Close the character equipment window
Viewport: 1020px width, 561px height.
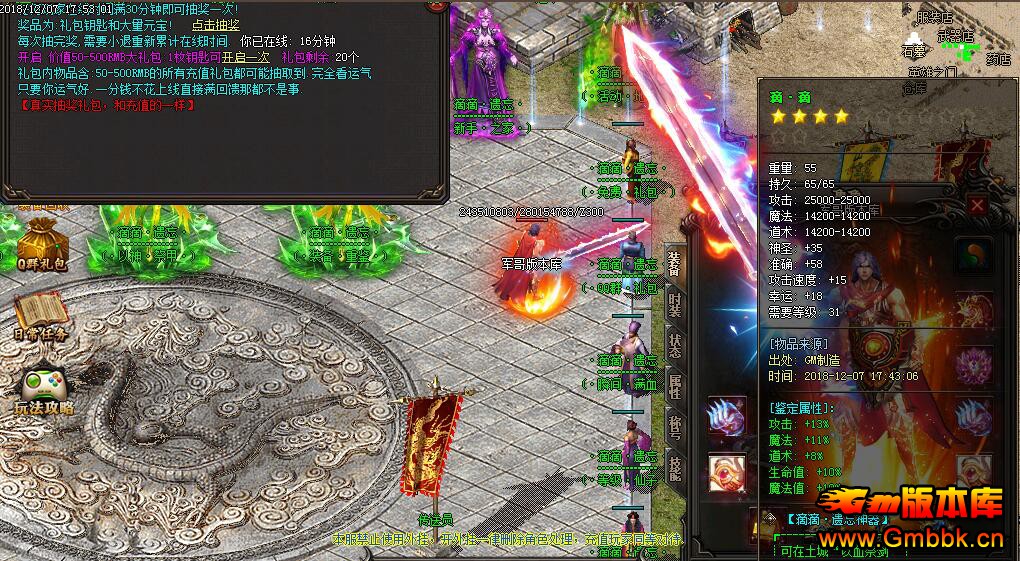(977, 206)
